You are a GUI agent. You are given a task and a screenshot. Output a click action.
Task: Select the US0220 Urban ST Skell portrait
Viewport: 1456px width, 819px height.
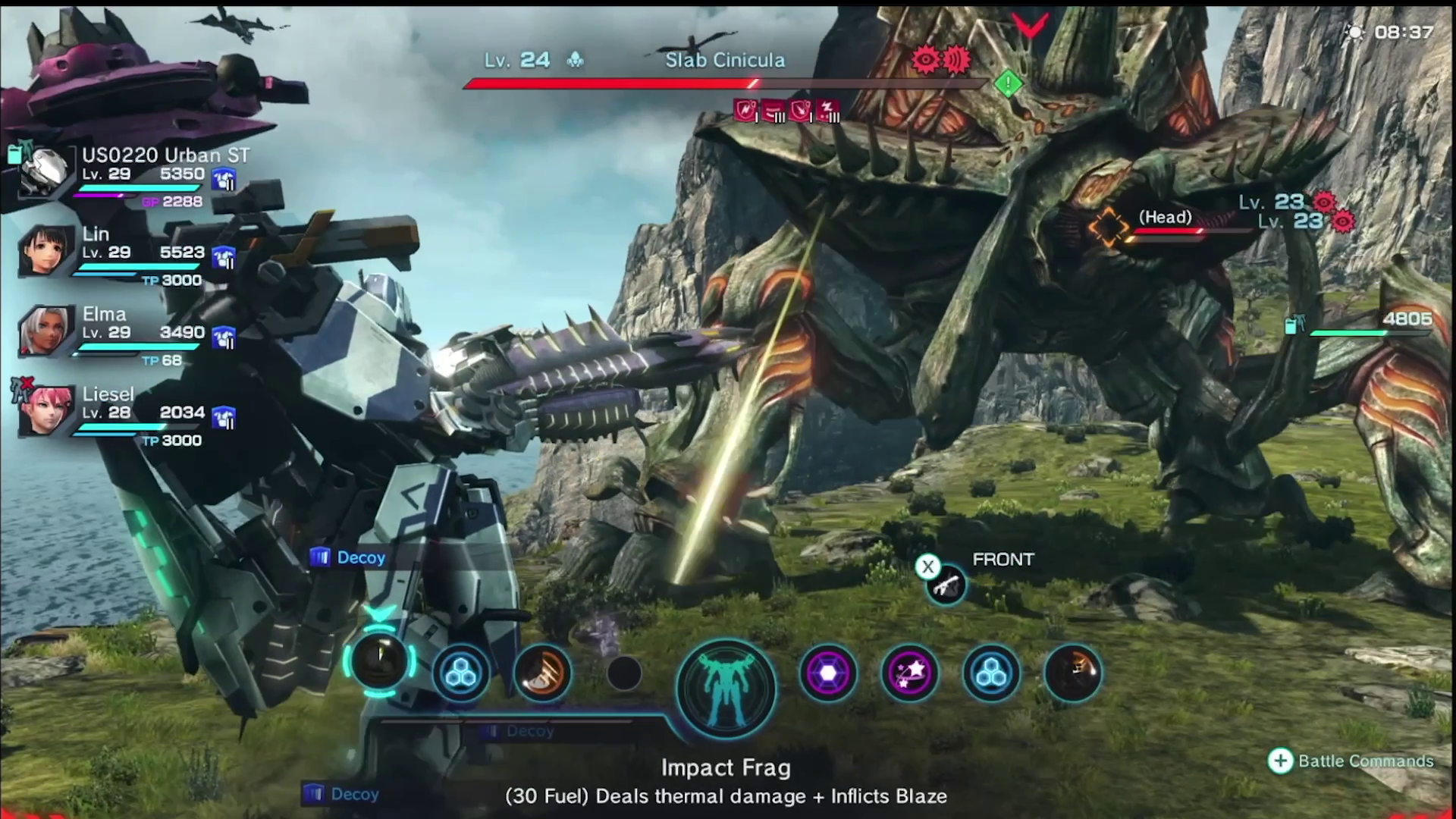point(43,171)
